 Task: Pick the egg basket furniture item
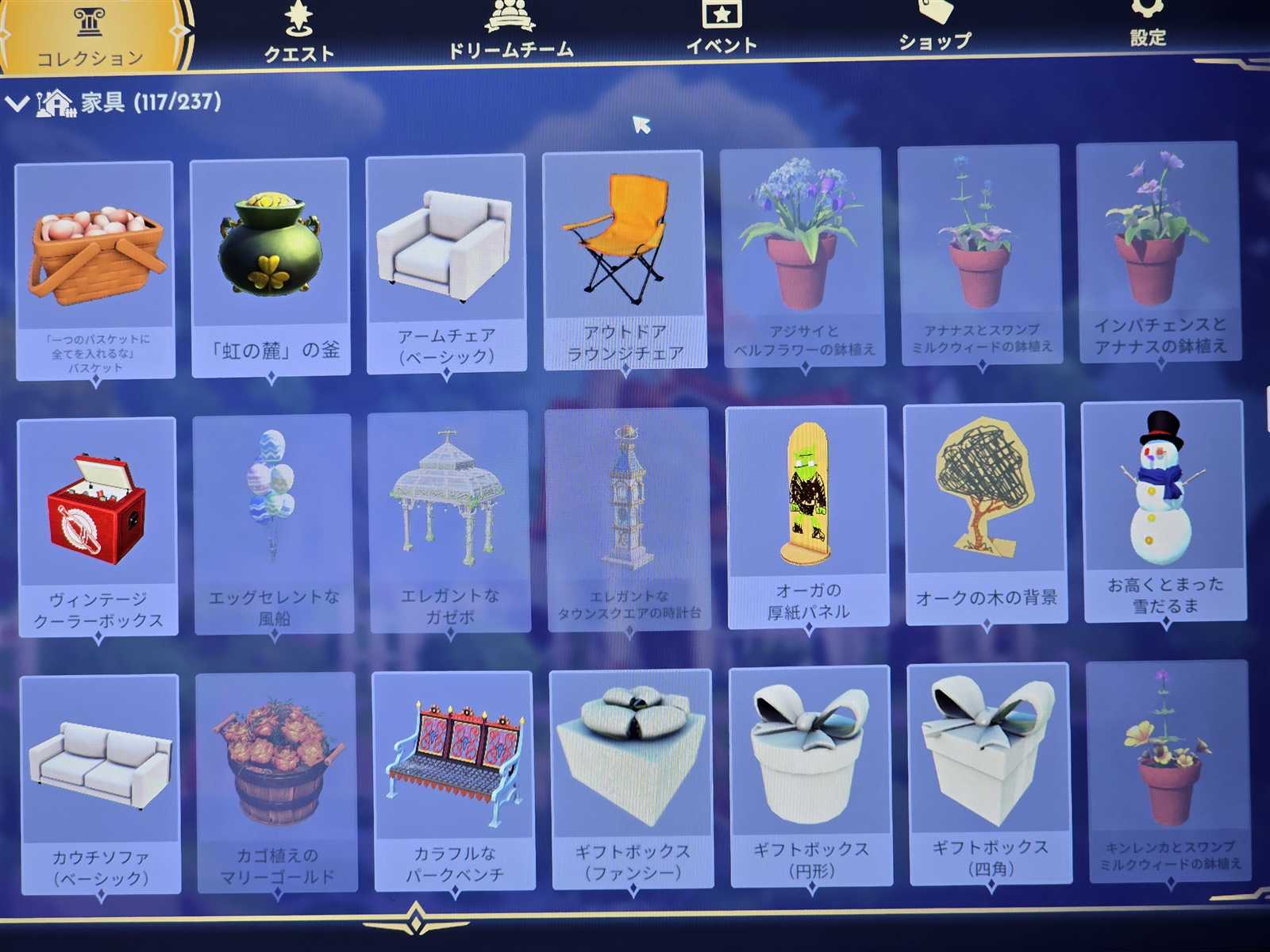pyautogui.click(x=94, y=270)
